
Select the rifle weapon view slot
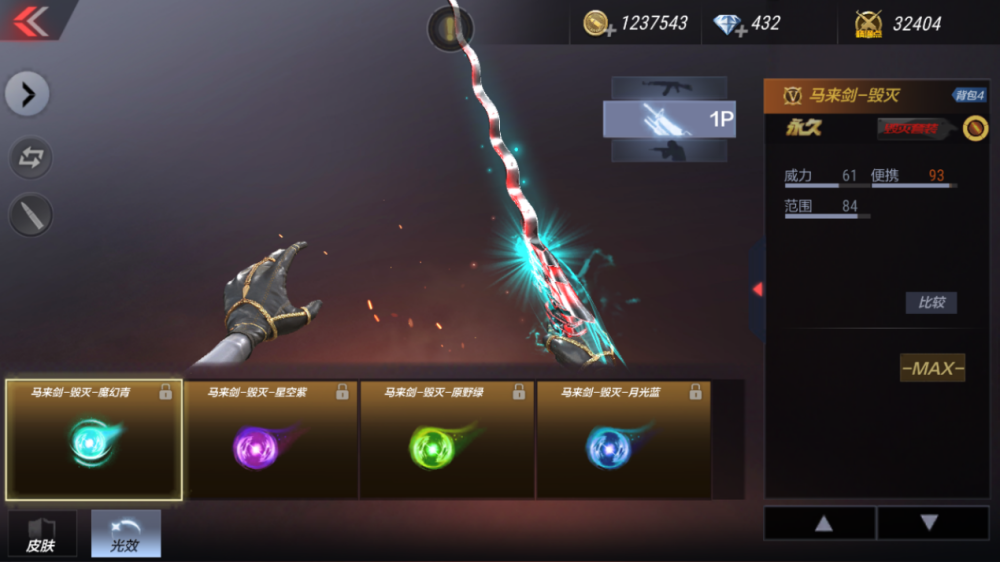tap(668, 87)
